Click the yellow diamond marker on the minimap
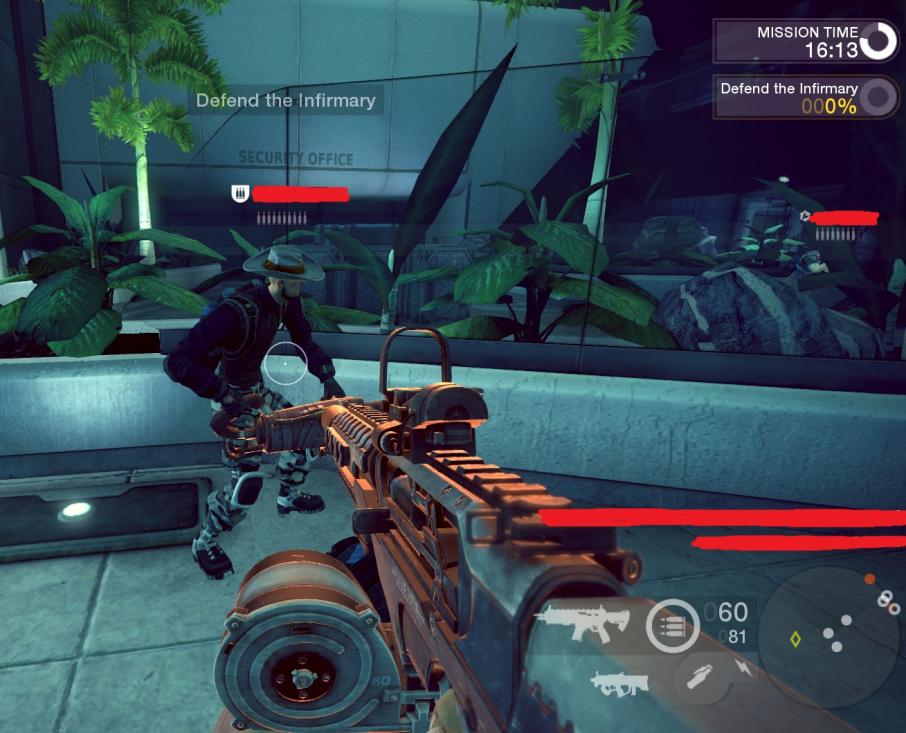Viewport: 906px width, 733px height. pyautogui.click(x=796, y=639)
